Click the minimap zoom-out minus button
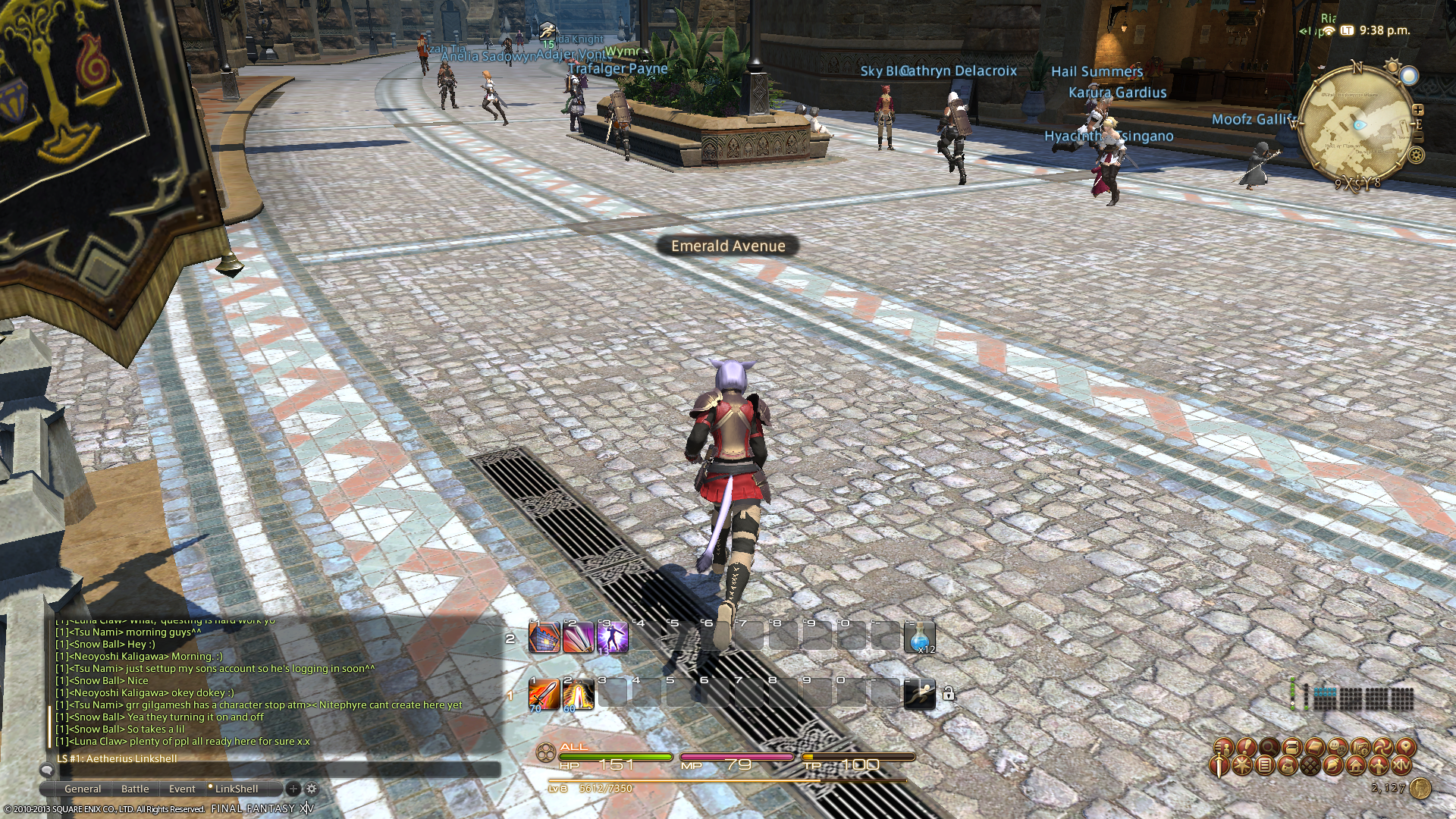This screenshot has width=1456, height=819. [x=1419, y=136]
